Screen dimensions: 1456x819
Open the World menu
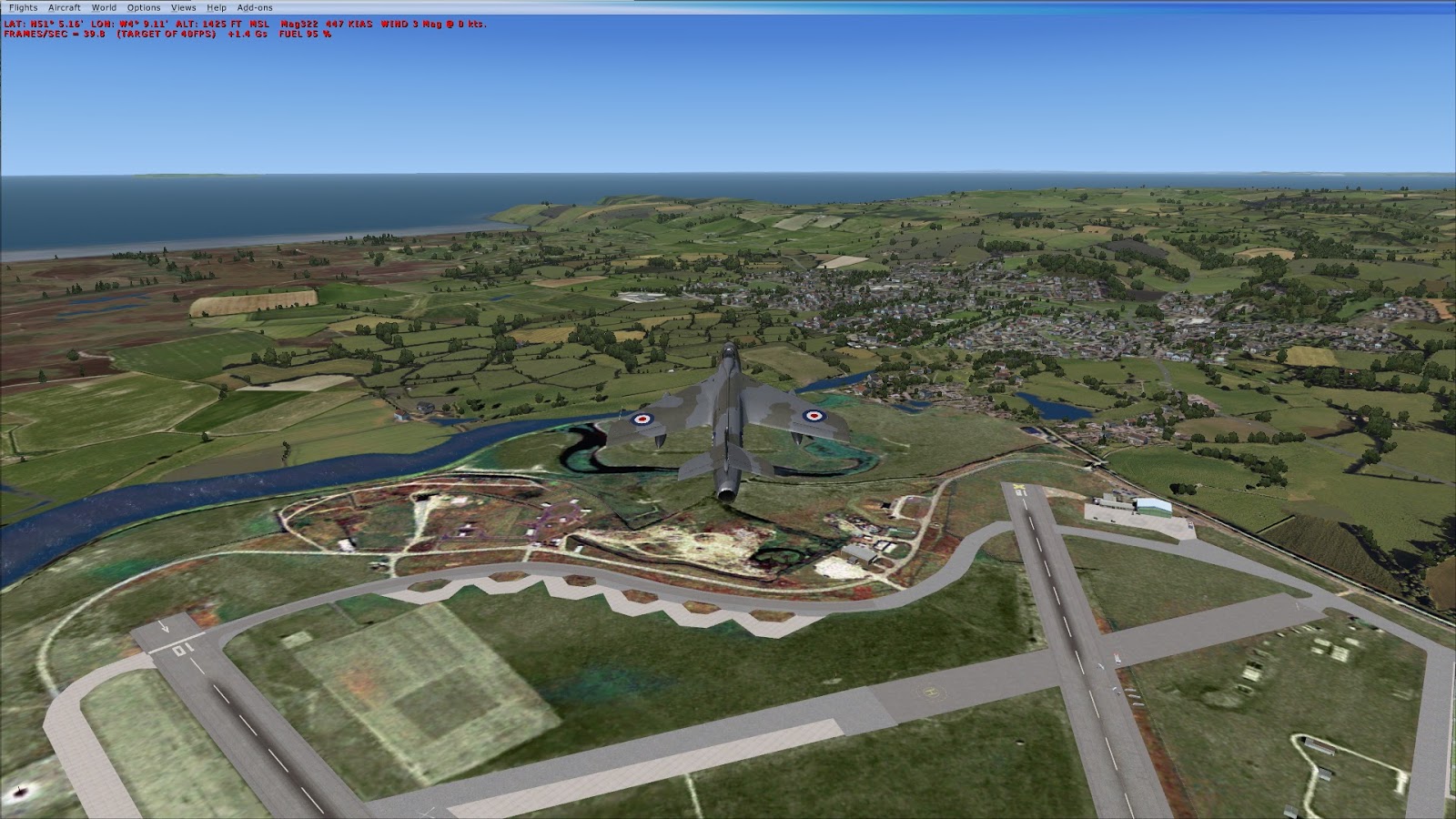click(103, 6)
